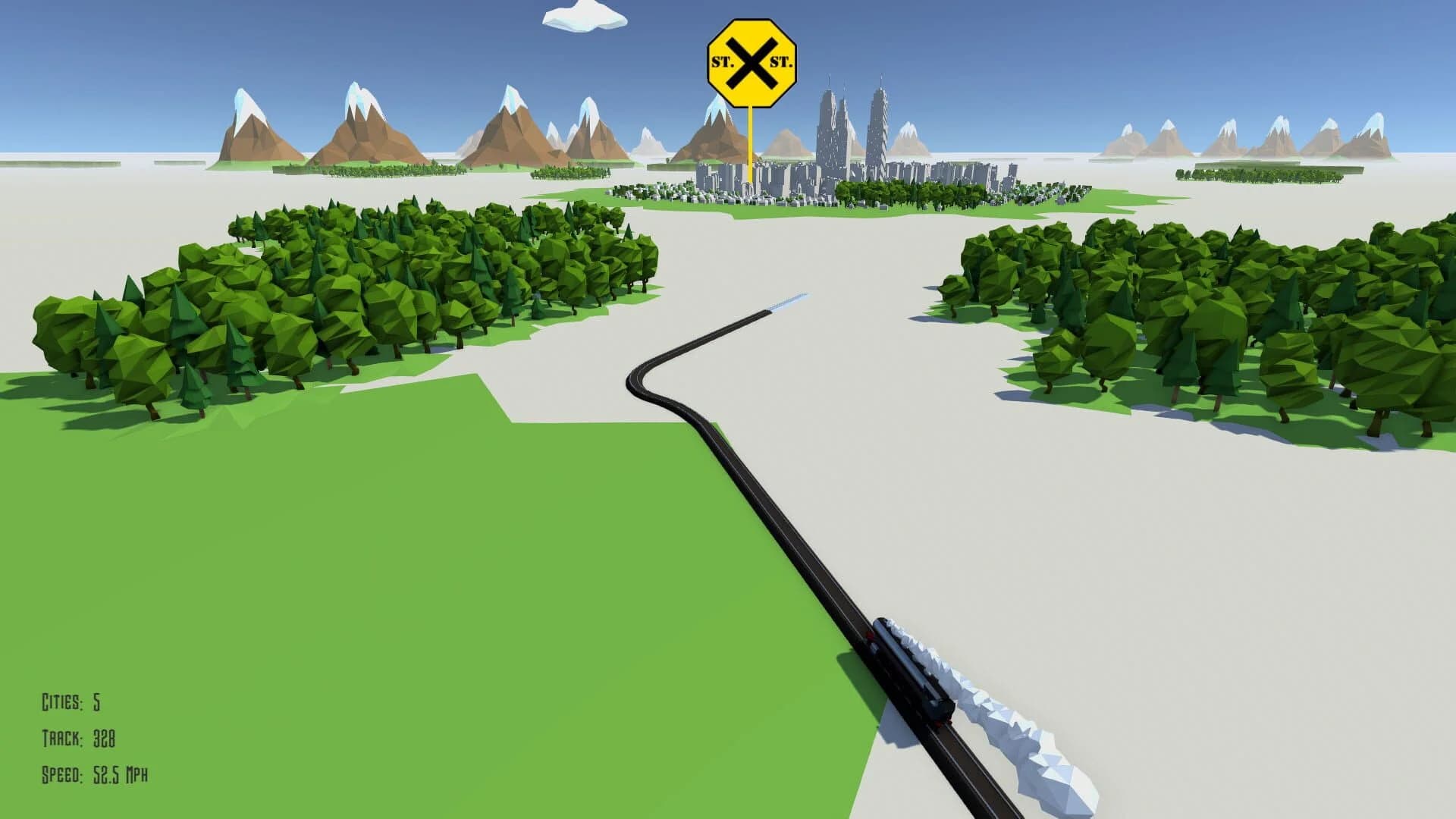Select the green grass field in the foreground
This screenshot has width=1456, height=819.
pyautogui.click(x=379, y=569)
